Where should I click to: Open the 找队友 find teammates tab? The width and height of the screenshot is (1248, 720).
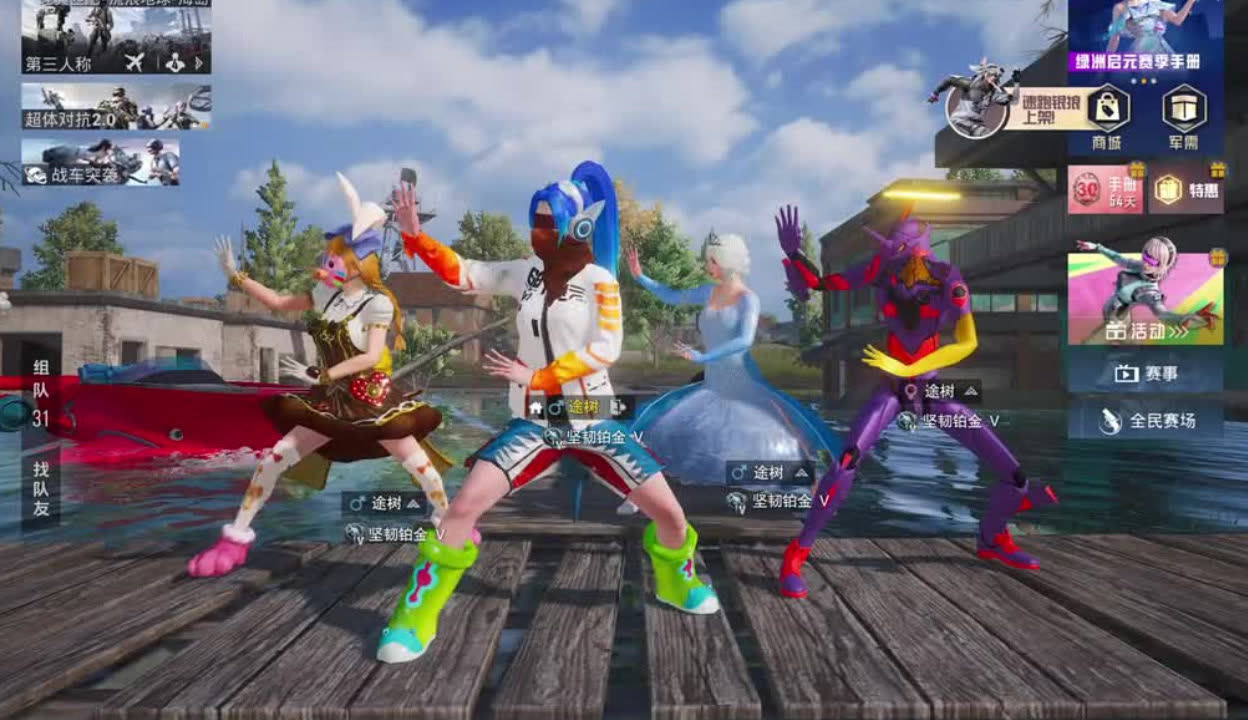[40, 489]
